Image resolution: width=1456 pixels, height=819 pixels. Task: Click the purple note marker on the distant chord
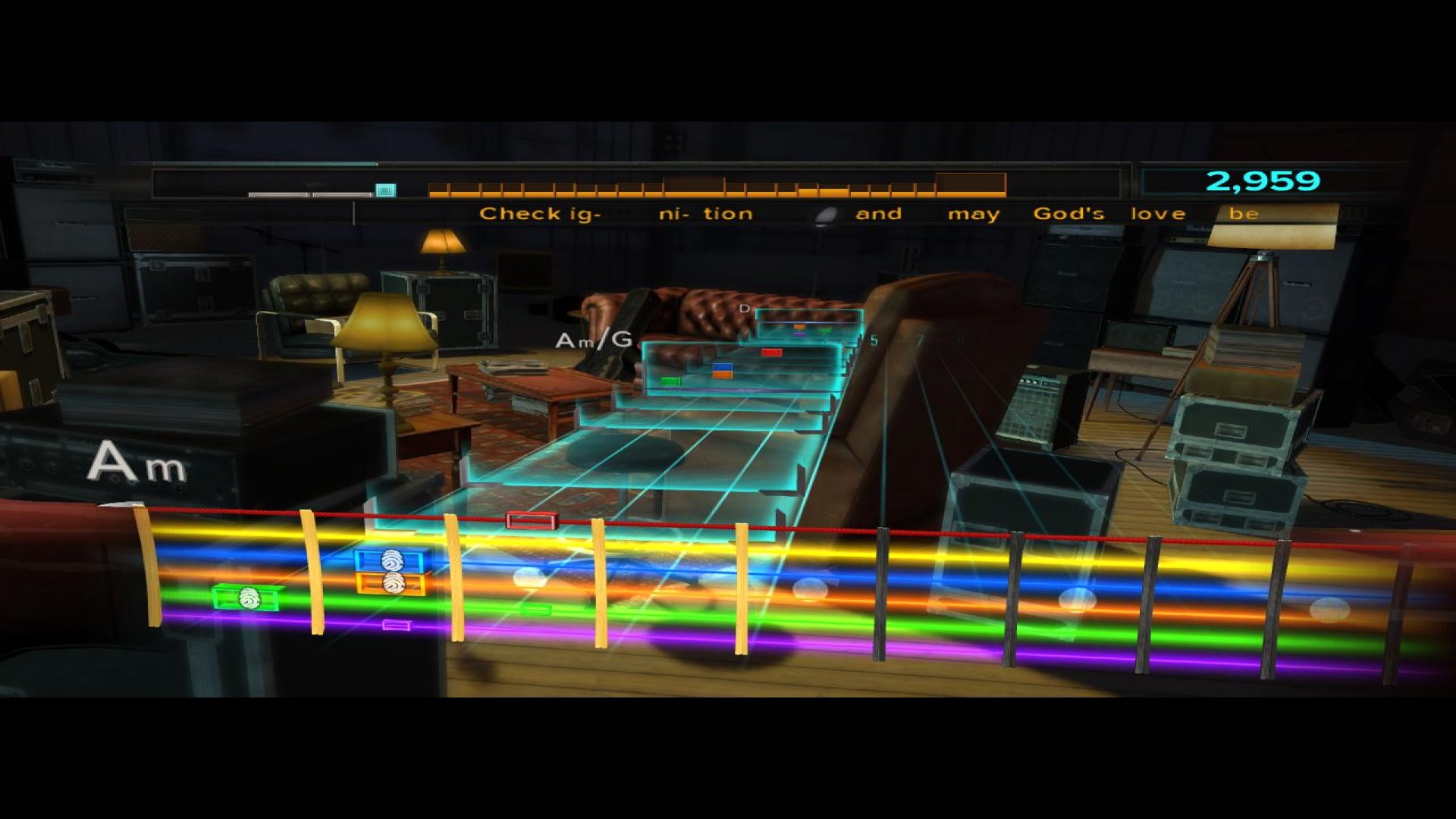pyautogui.click(x=800, y=334)
